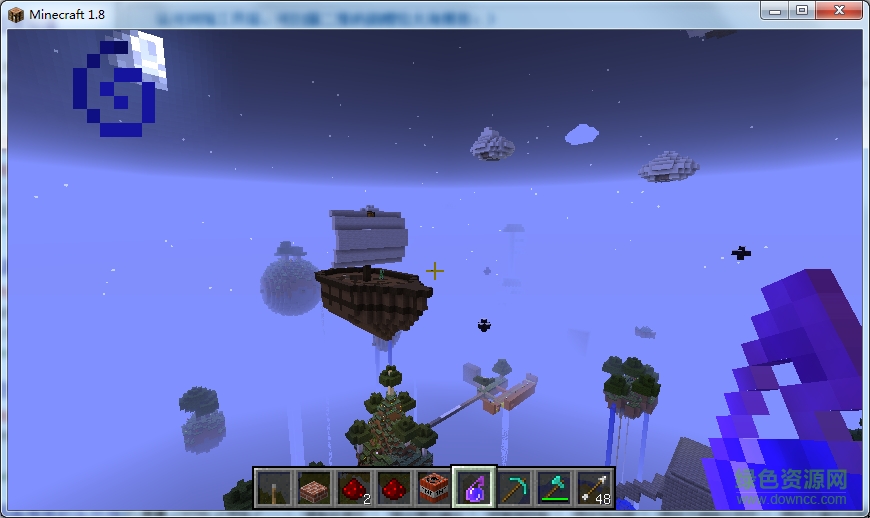Switch to the diamond axe slot
This screenshot has width=870, height=518.
click(x=553, y=488)
